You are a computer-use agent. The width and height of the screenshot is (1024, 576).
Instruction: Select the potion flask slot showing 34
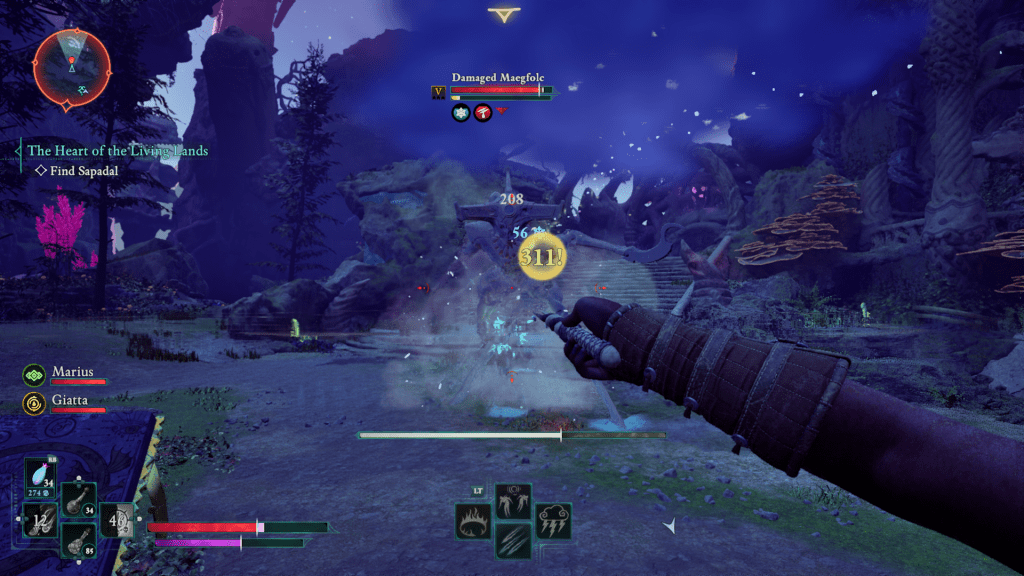(78, 500)
